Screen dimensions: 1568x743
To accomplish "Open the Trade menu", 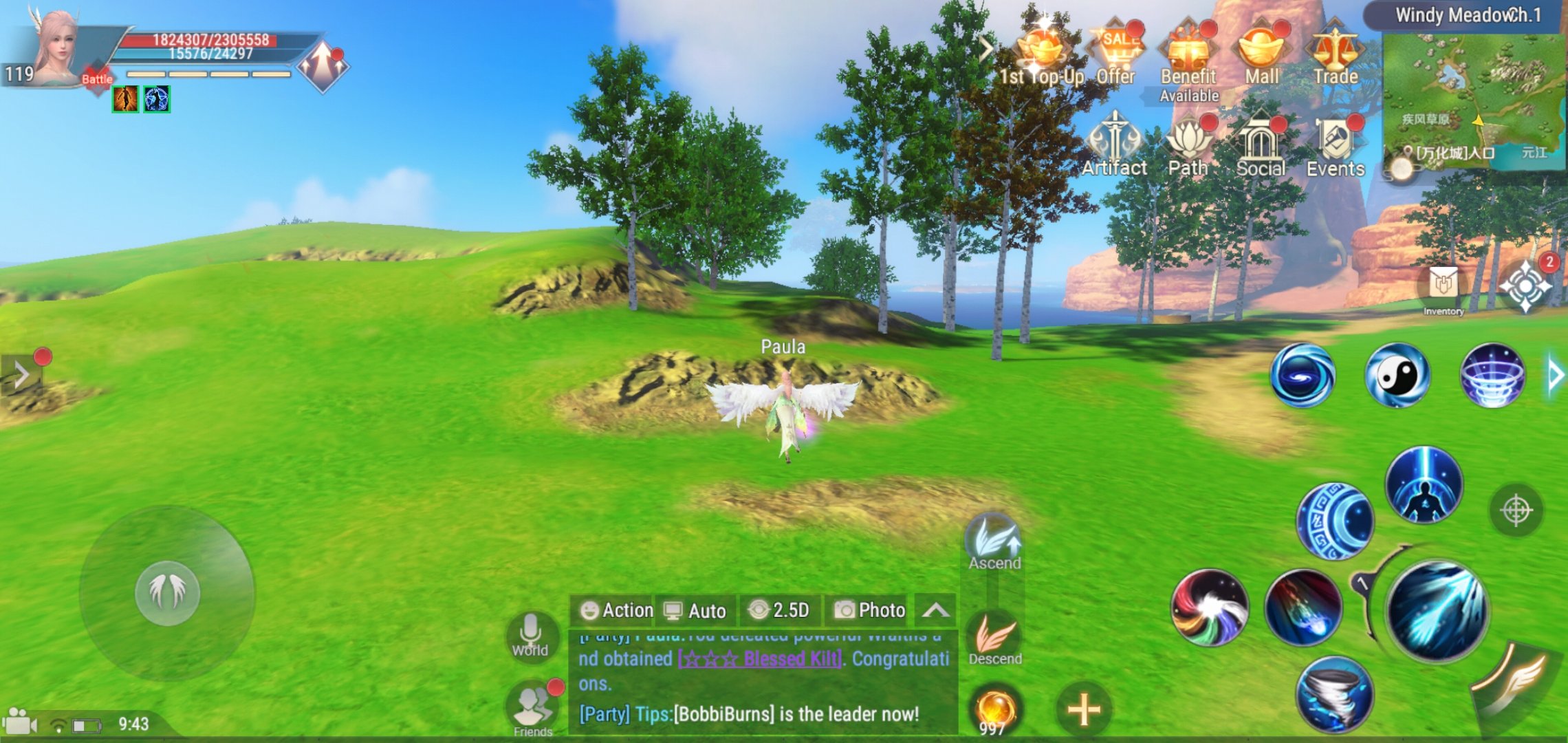I will point(1335,54).
